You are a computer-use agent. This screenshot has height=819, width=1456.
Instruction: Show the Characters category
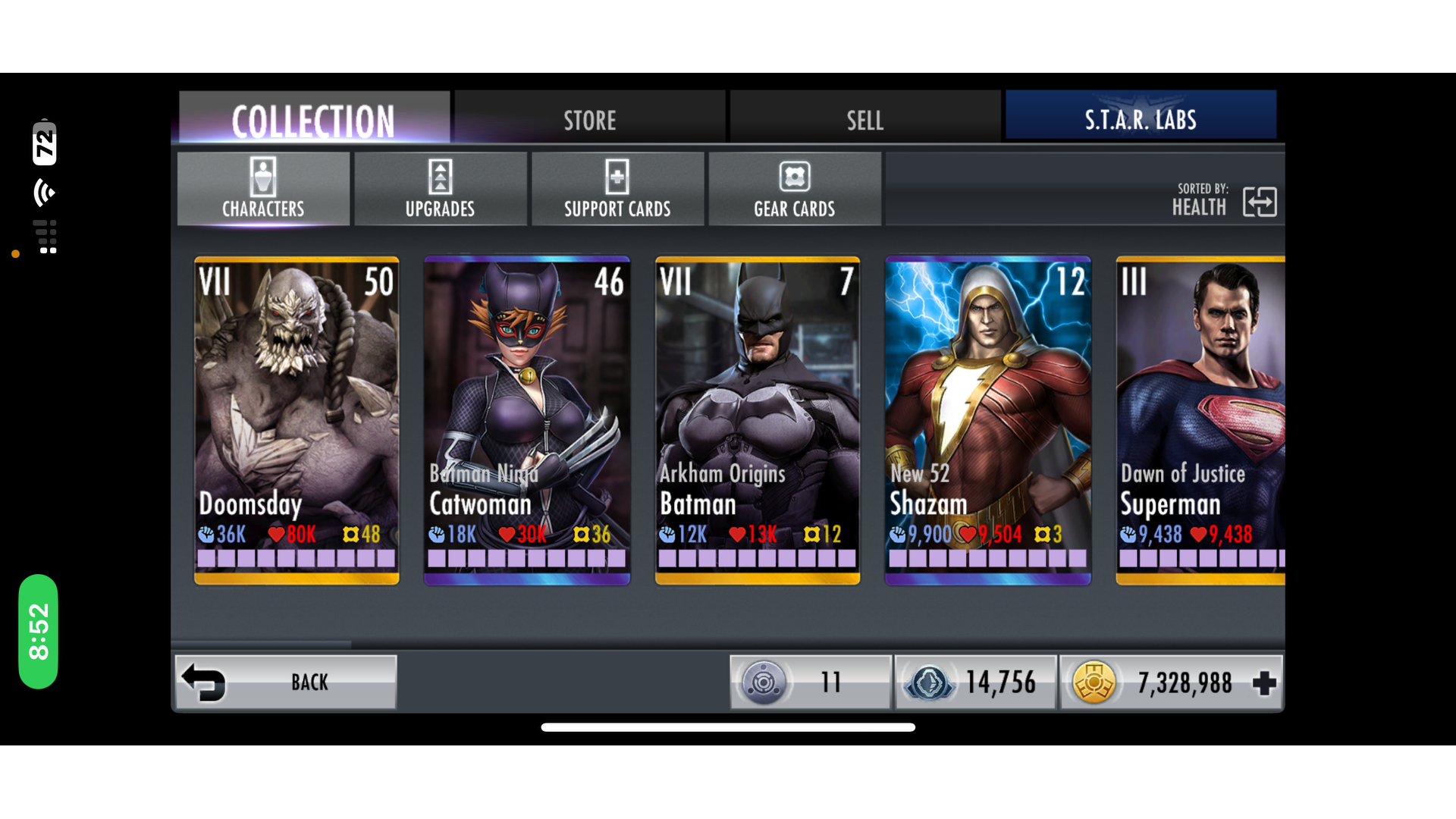[x=263, y=189]
